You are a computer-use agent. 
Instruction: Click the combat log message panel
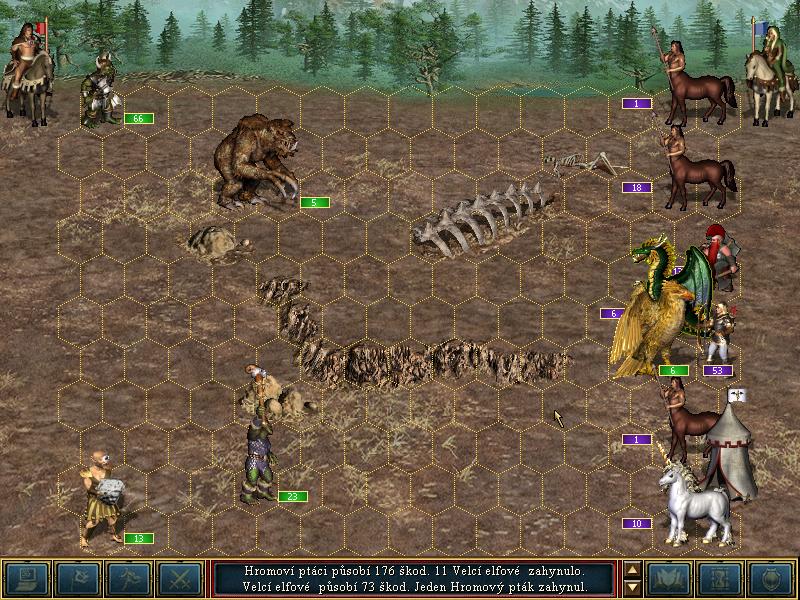[x=415, y=578]
